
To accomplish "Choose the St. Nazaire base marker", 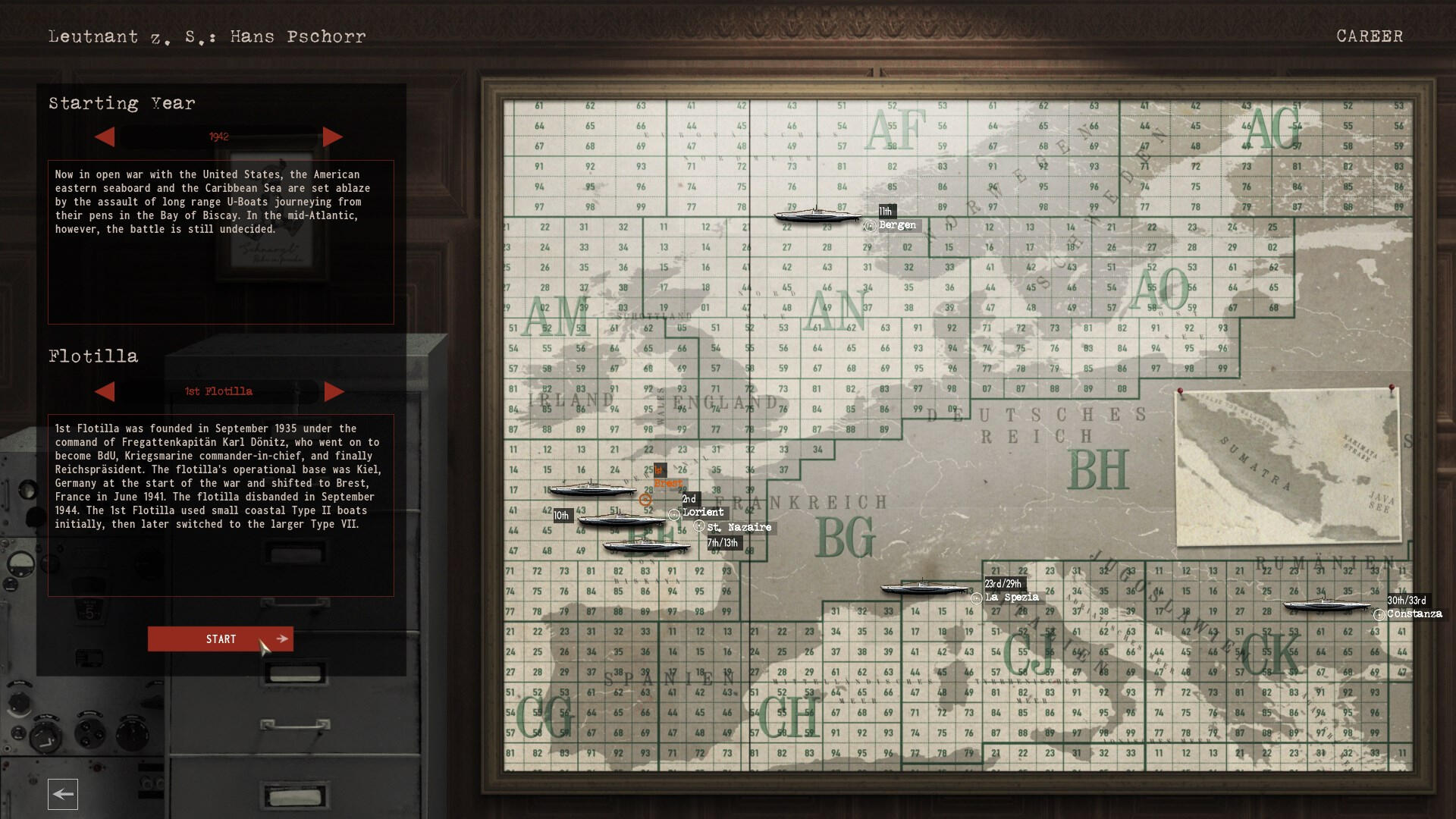I will (699, 526).
